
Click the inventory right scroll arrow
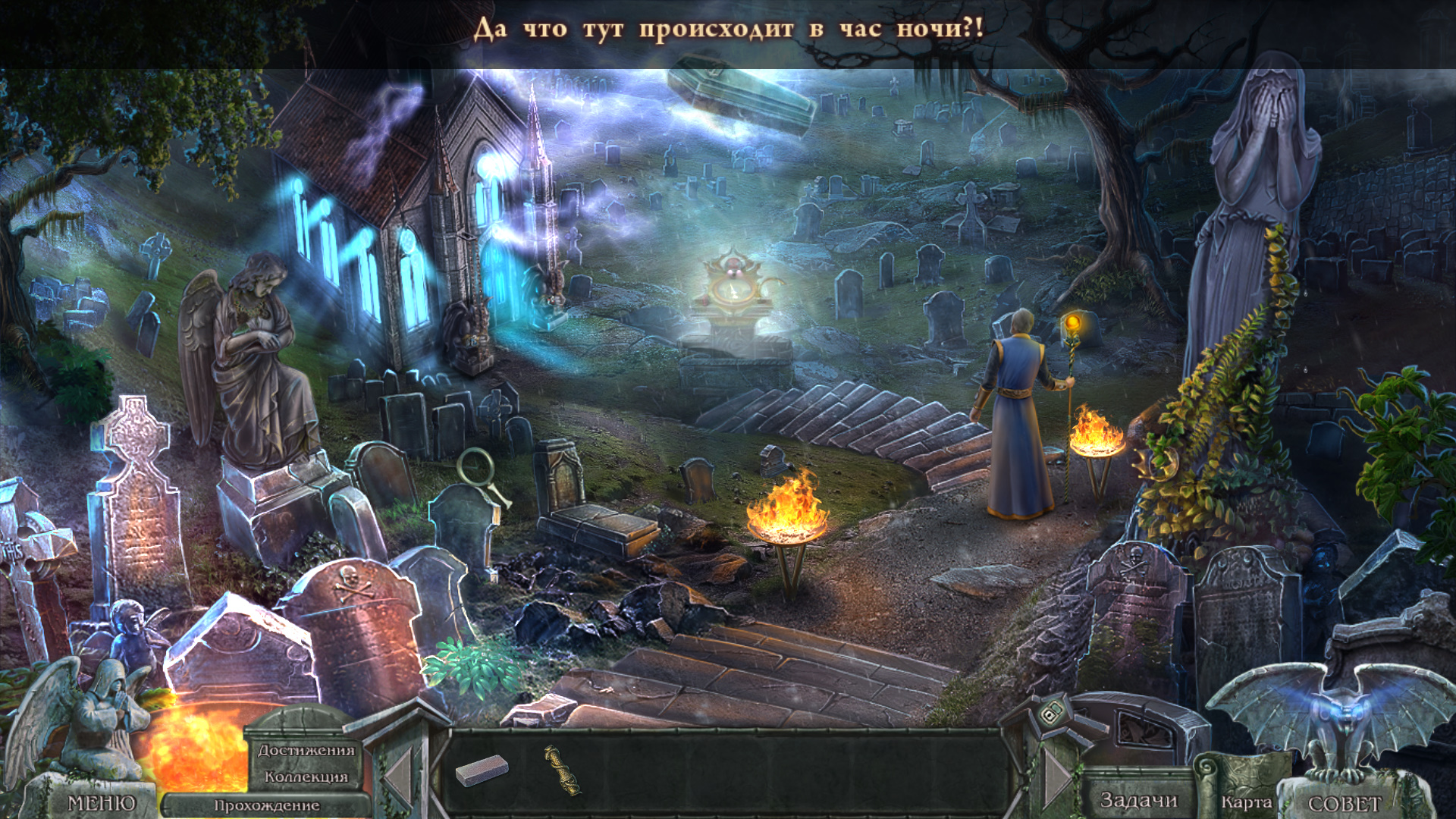(1056, 778)
